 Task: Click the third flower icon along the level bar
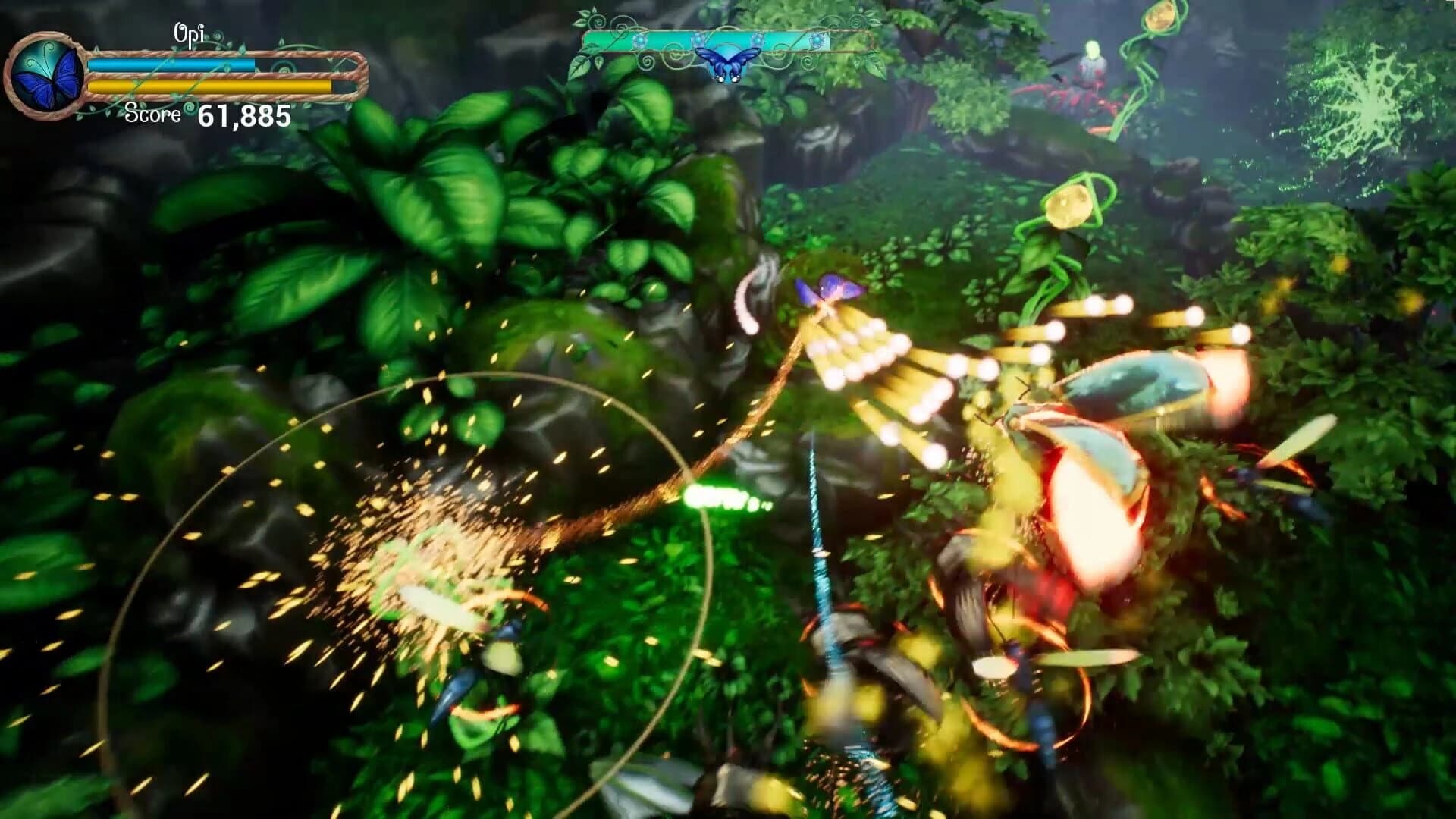point(758,39)
